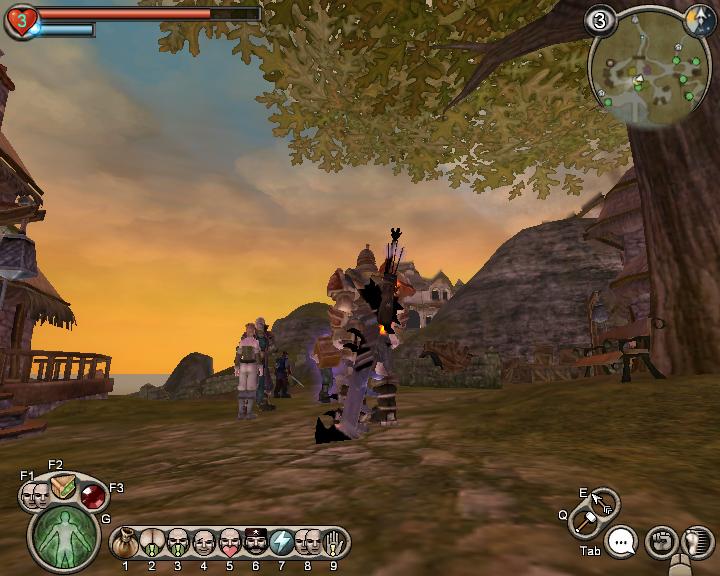Equip the bow and arrow weapon
Viewport: 720px width, 576px height.
[603, 499]
